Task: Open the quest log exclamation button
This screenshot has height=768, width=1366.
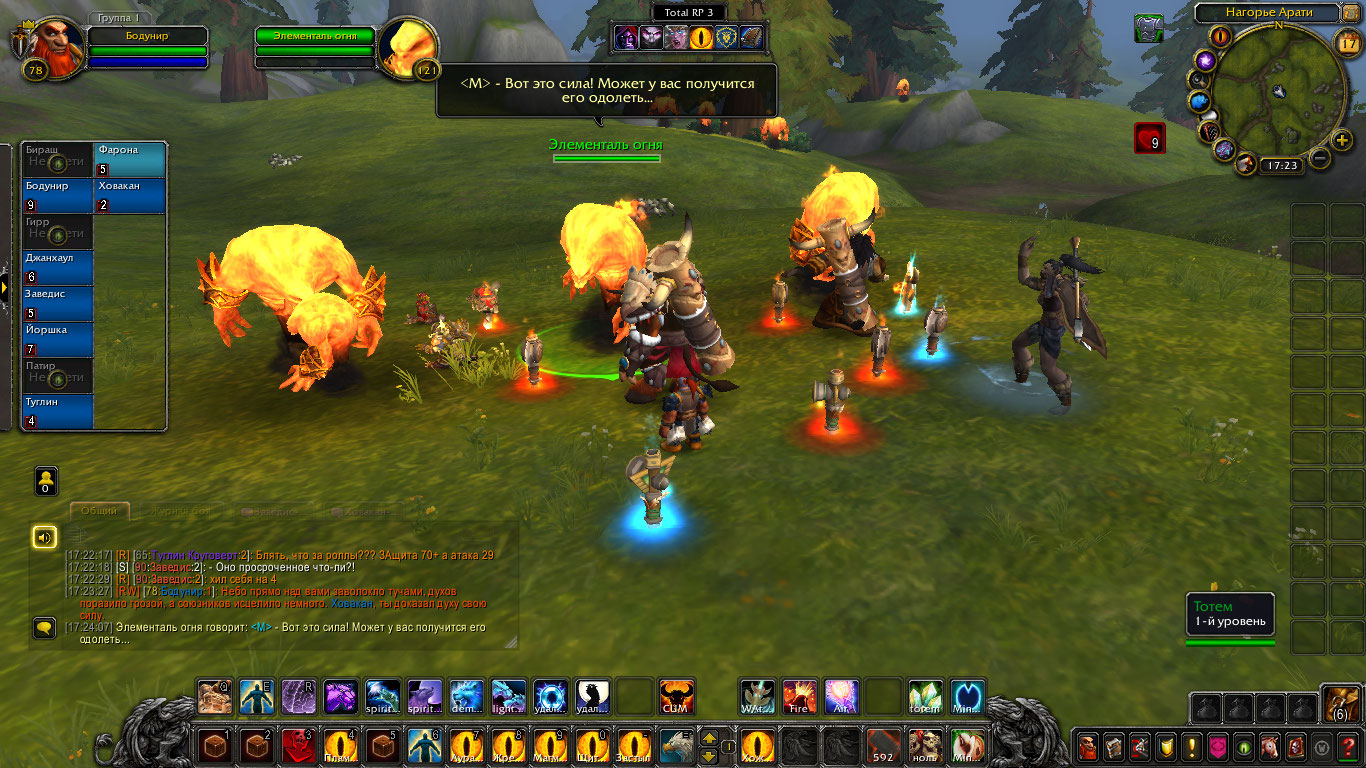Action: (1191, 746)
